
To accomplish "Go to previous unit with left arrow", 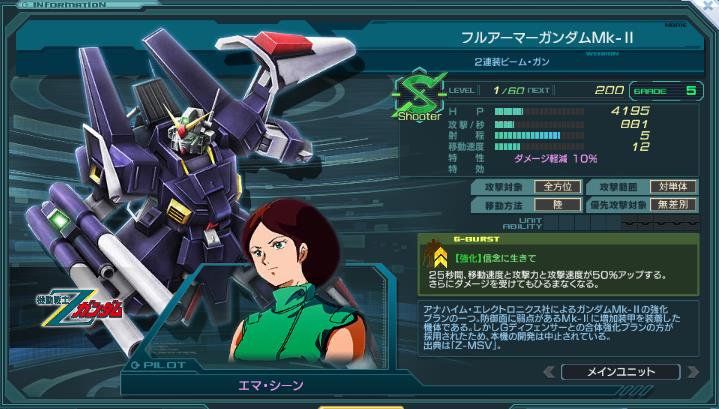I will click(x=547, y=372).
